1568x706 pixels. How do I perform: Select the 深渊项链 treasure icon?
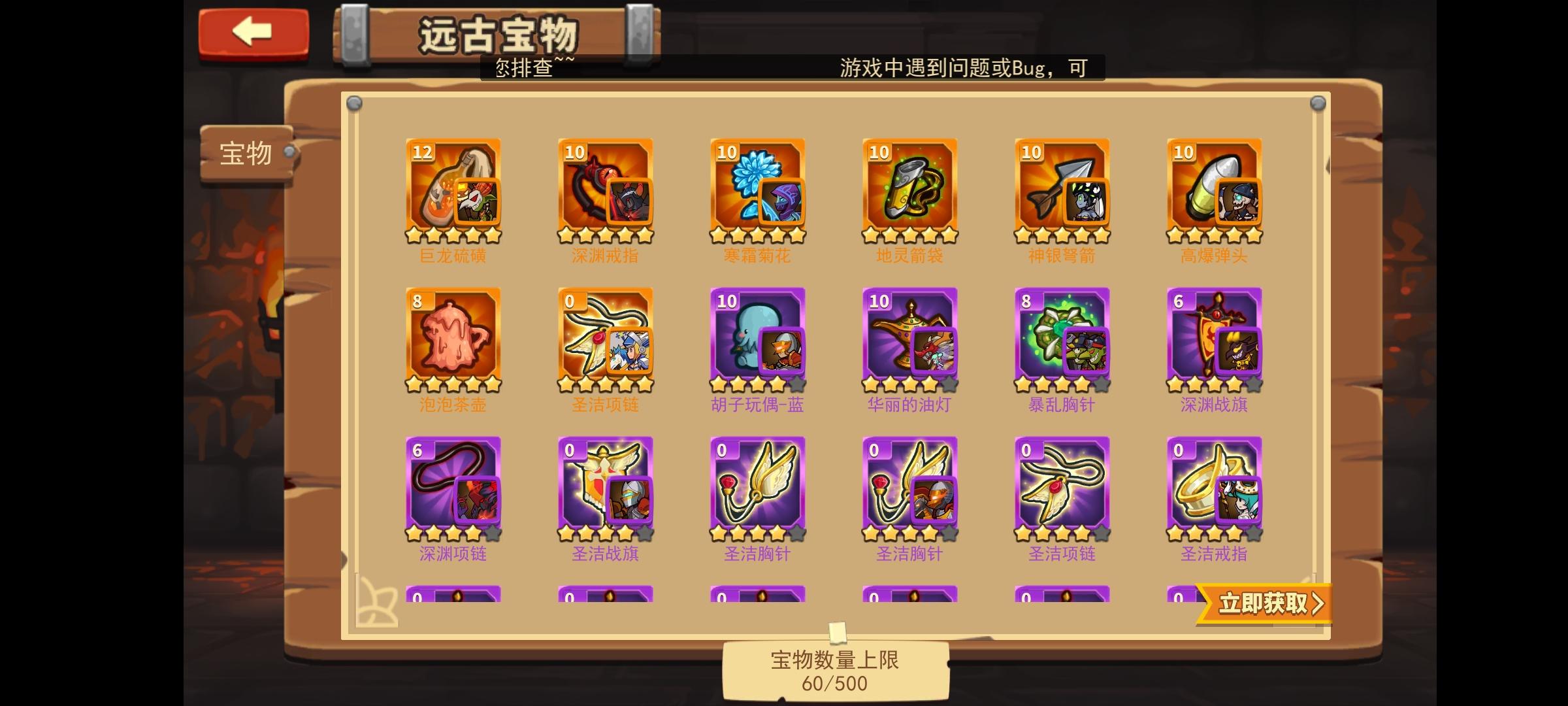click(454, 487)
